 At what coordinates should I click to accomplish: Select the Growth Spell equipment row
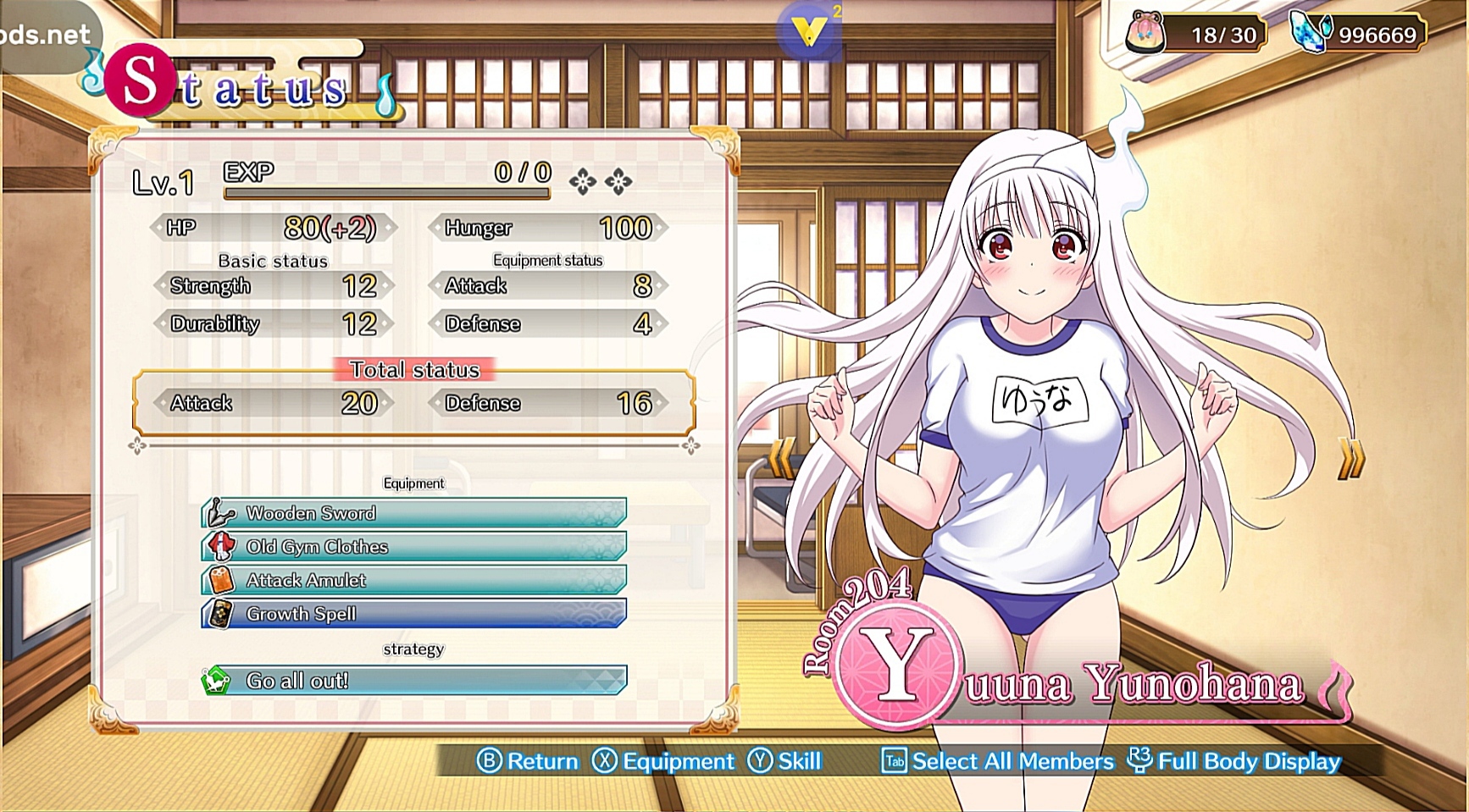(x=414, y=614)
